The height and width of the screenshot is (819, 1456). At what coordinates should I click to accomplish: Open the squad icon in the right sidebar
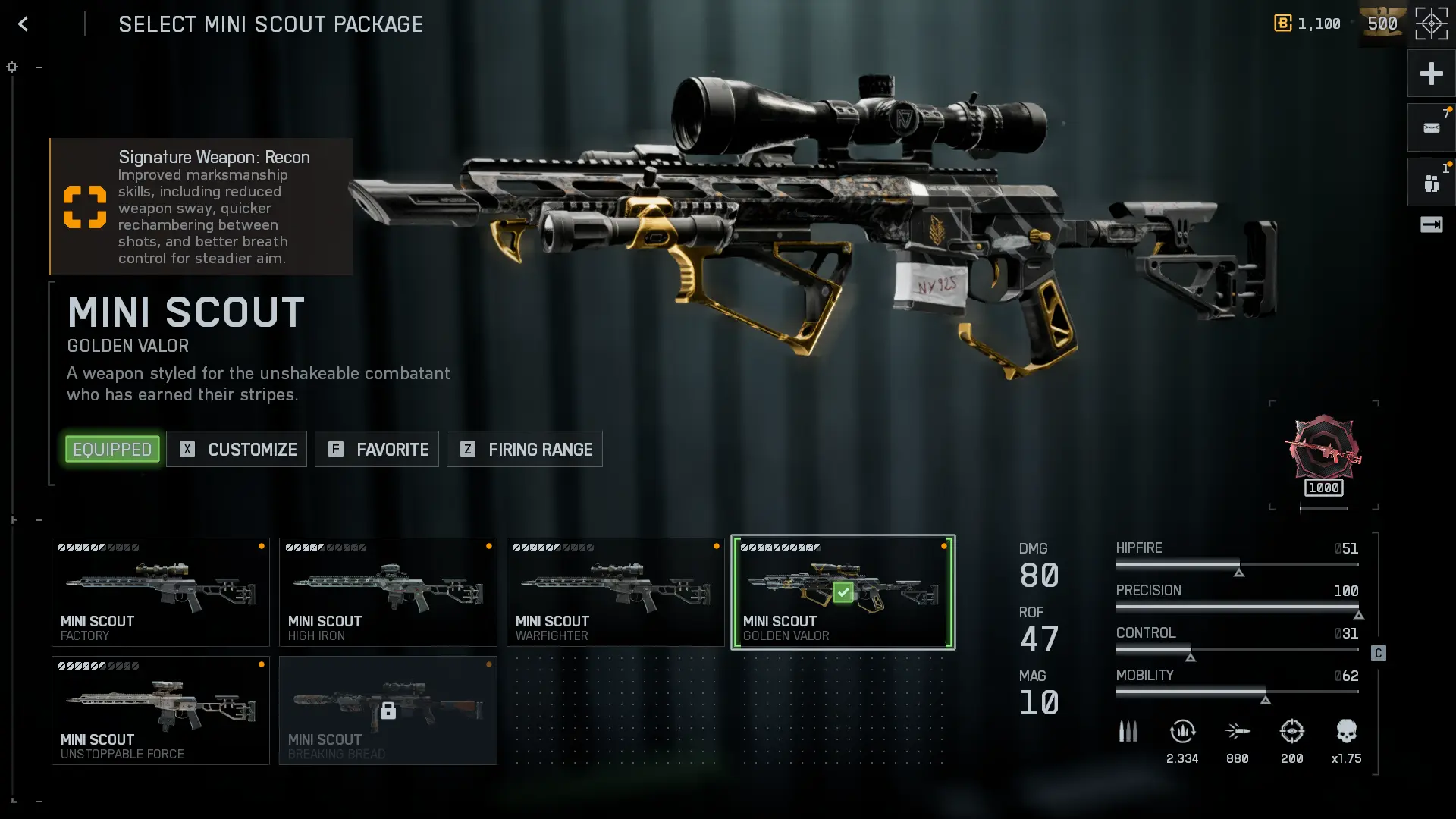click(x=1431, y=183)
